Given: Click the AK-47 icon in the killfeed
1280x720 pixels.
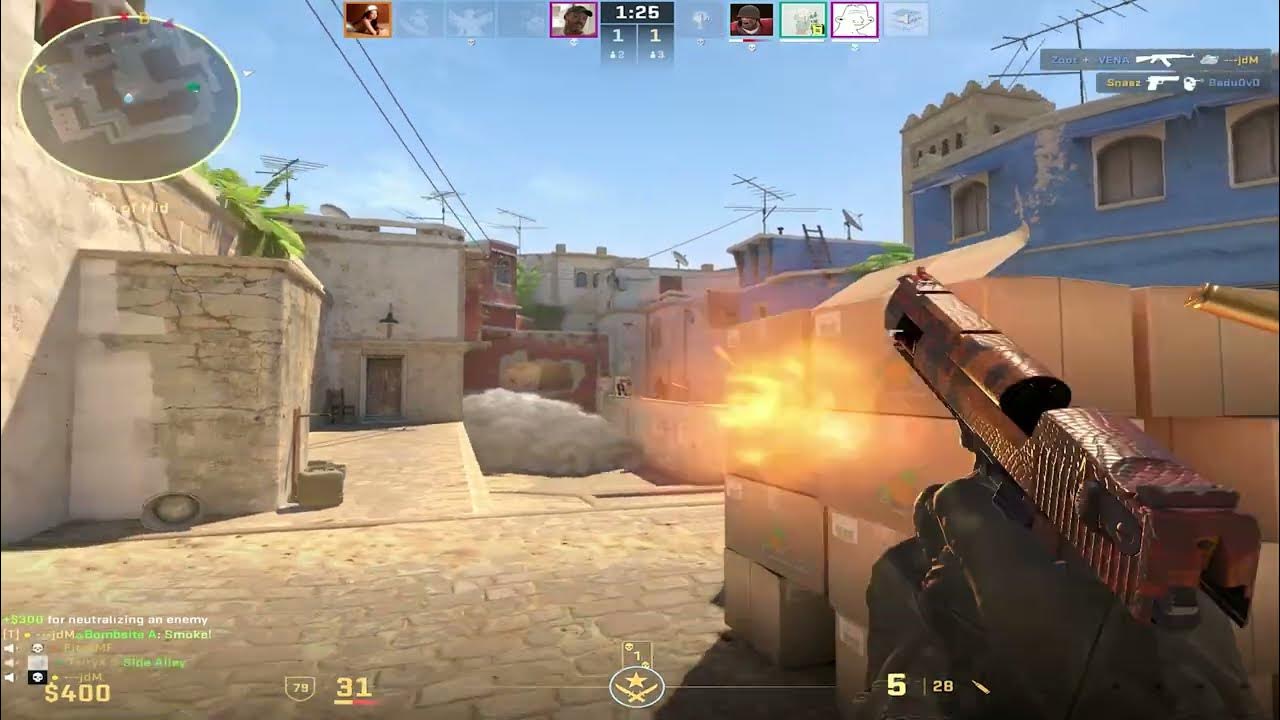Looking at the screenshot, I should click(1164, 60).
